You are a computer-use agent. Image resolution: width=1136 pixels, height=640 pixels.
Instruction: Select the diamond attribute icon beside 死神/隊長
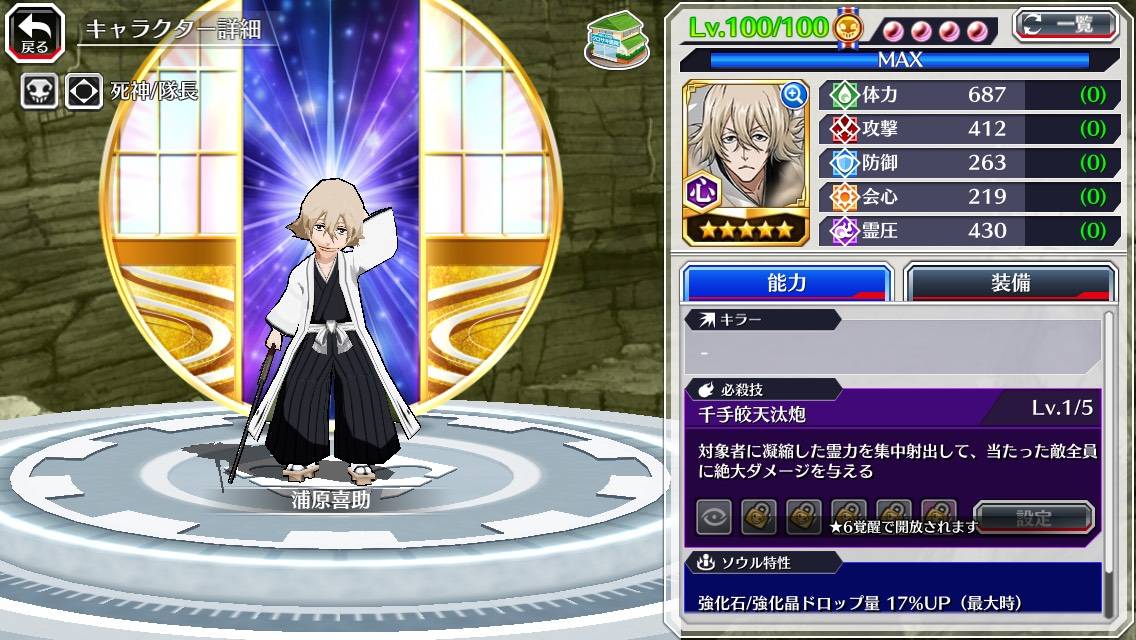coord(84,91)
